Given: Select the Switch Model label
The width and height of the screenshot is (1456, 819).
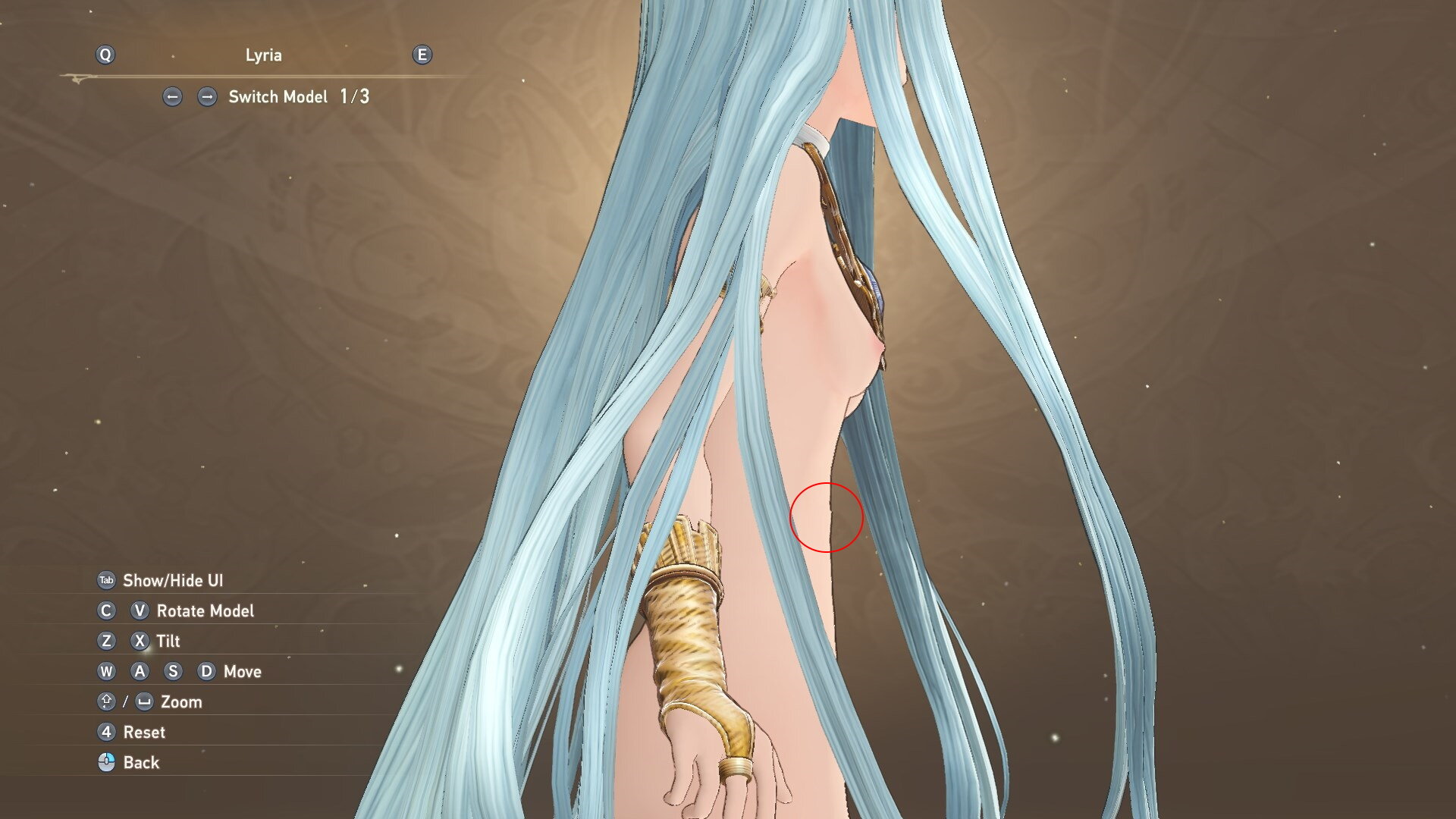Looking at the screenshot, I should (278, 97).
